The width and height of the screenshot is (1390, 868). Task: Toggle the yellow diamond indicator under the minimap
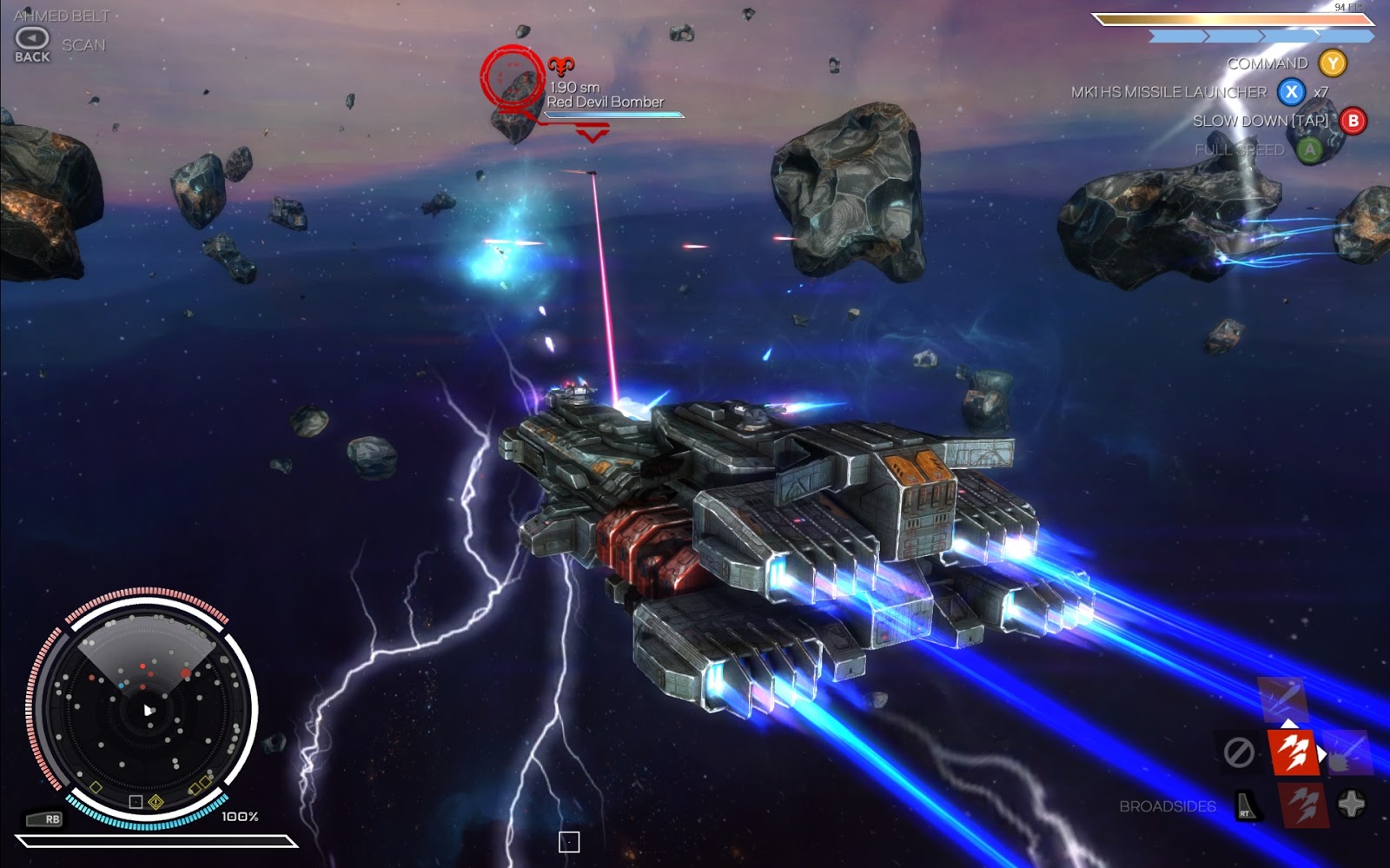tap(156, 802)
